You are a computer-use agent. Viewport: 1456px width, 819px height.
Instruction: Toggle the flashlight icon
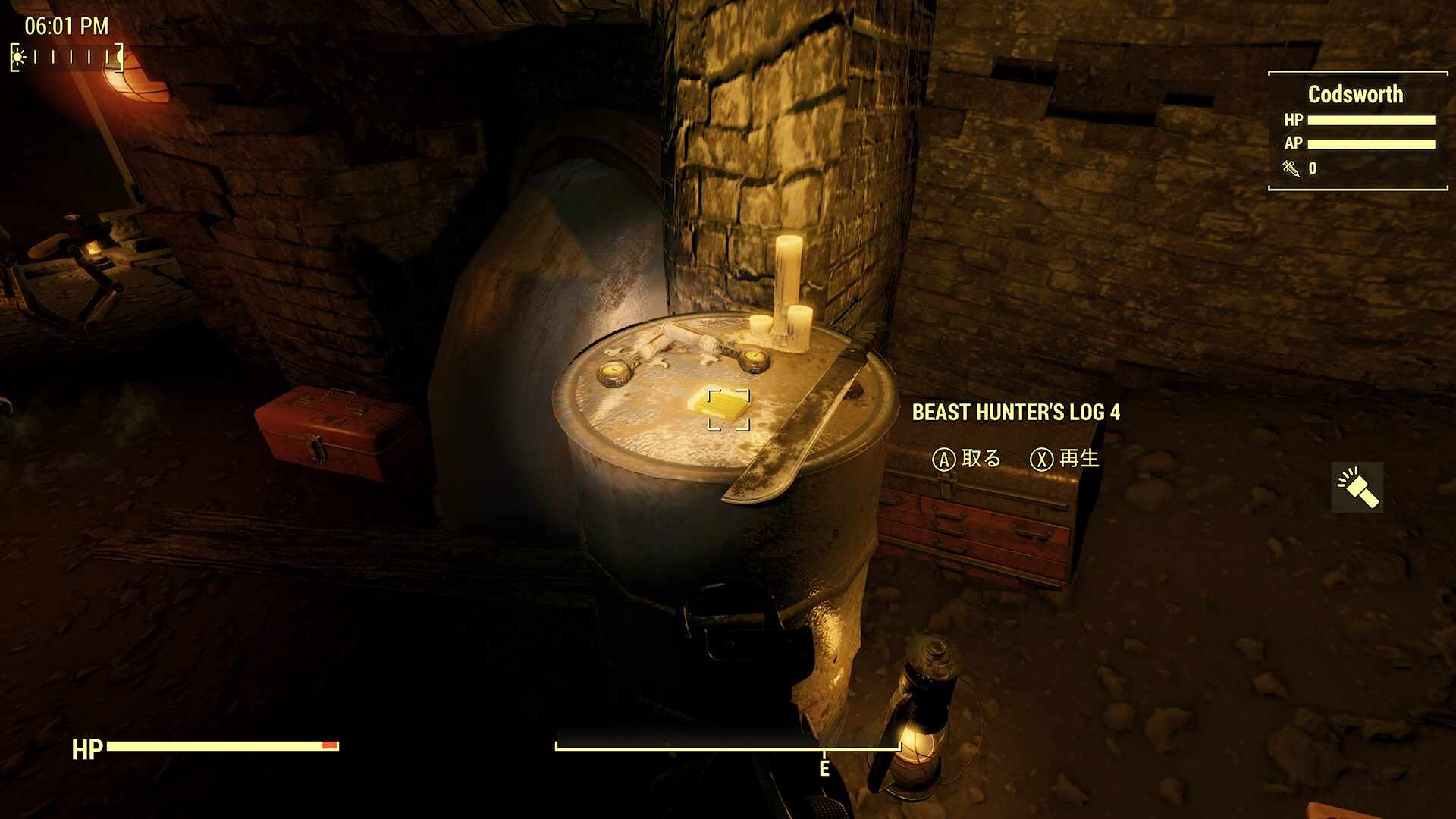point(1357,487)
